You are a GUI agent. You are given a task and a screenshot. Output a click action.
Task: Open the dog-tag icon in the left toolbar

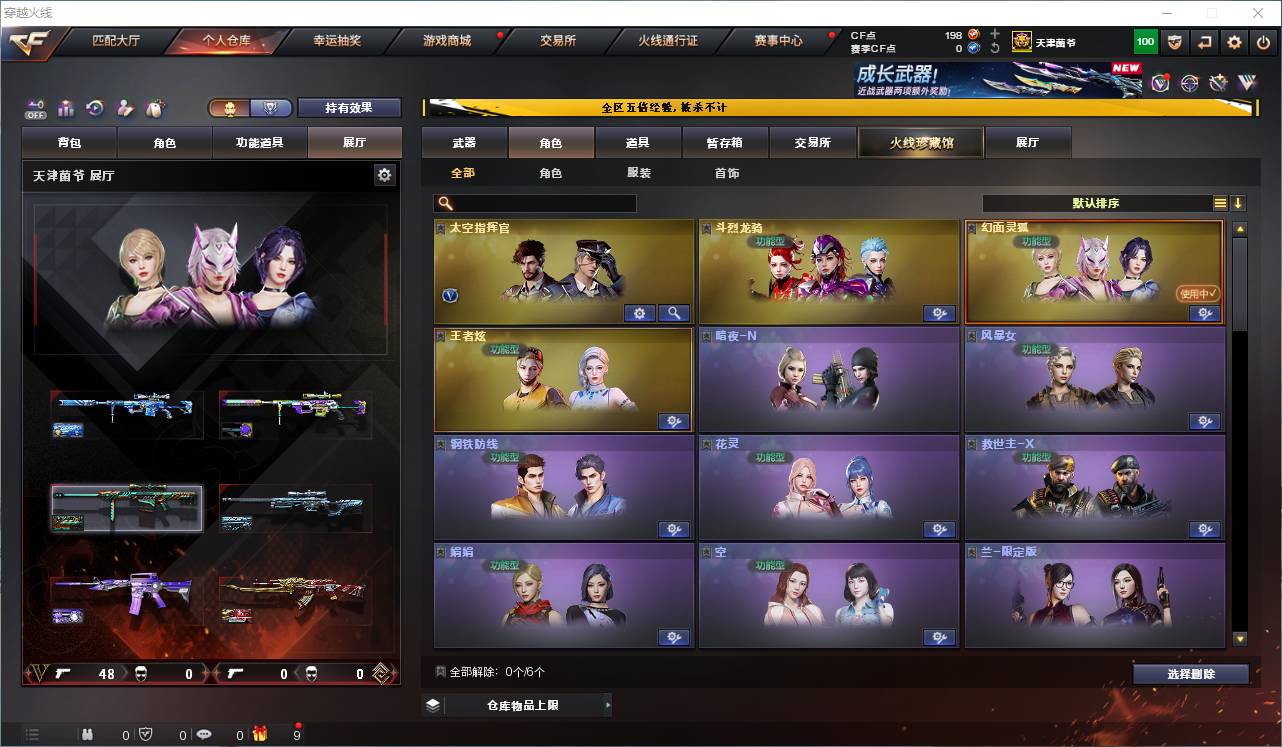tap(155, 108)
